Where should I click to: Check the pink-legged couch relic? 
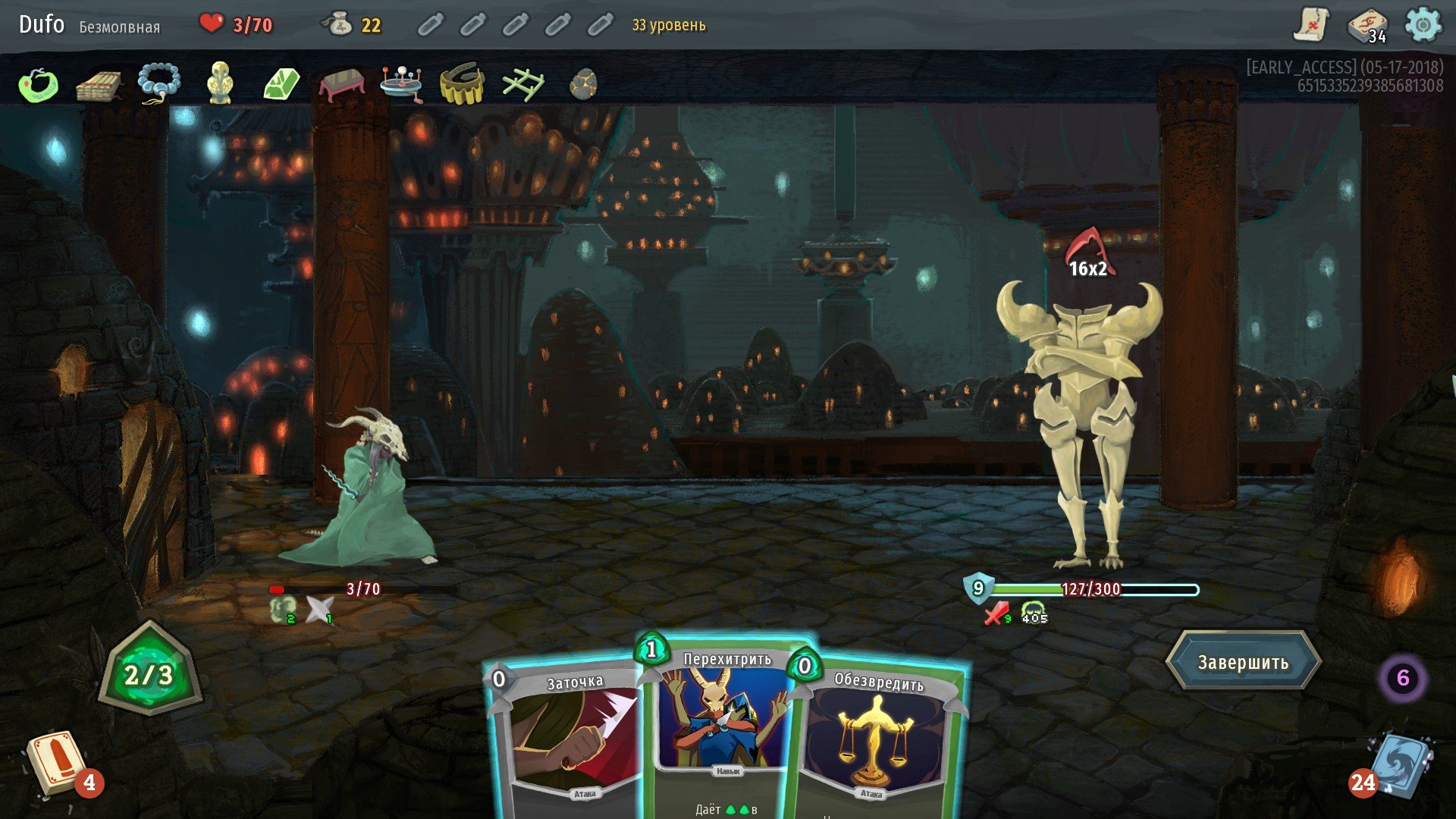coord(342,83)
